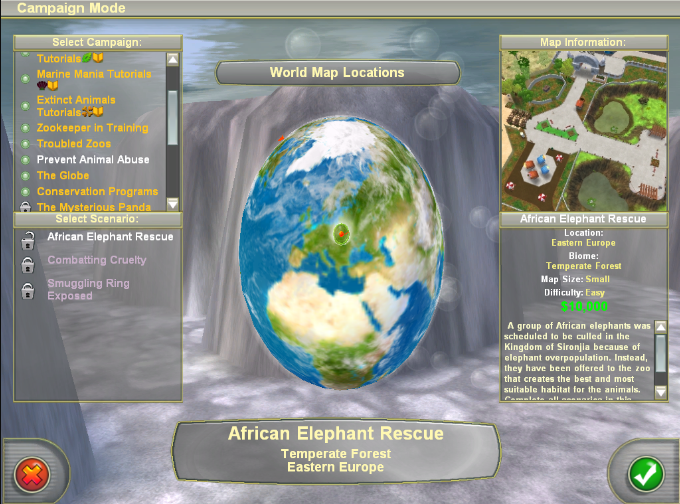This screenshot has width=680, height=504.
Task: Confirm with the green checkmark button
Action: tap(642, 473)
